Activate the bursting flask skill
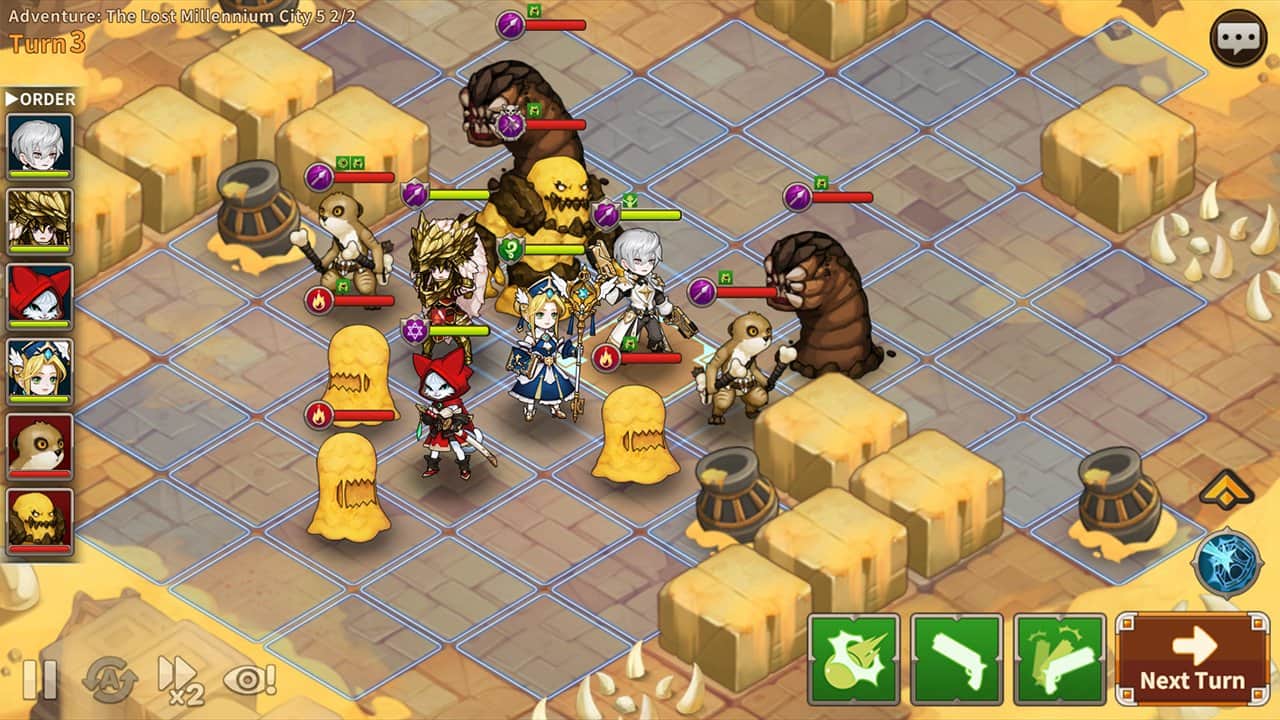Image resolution: width=1280 pixels, height=720 pixels. point(853,659)
